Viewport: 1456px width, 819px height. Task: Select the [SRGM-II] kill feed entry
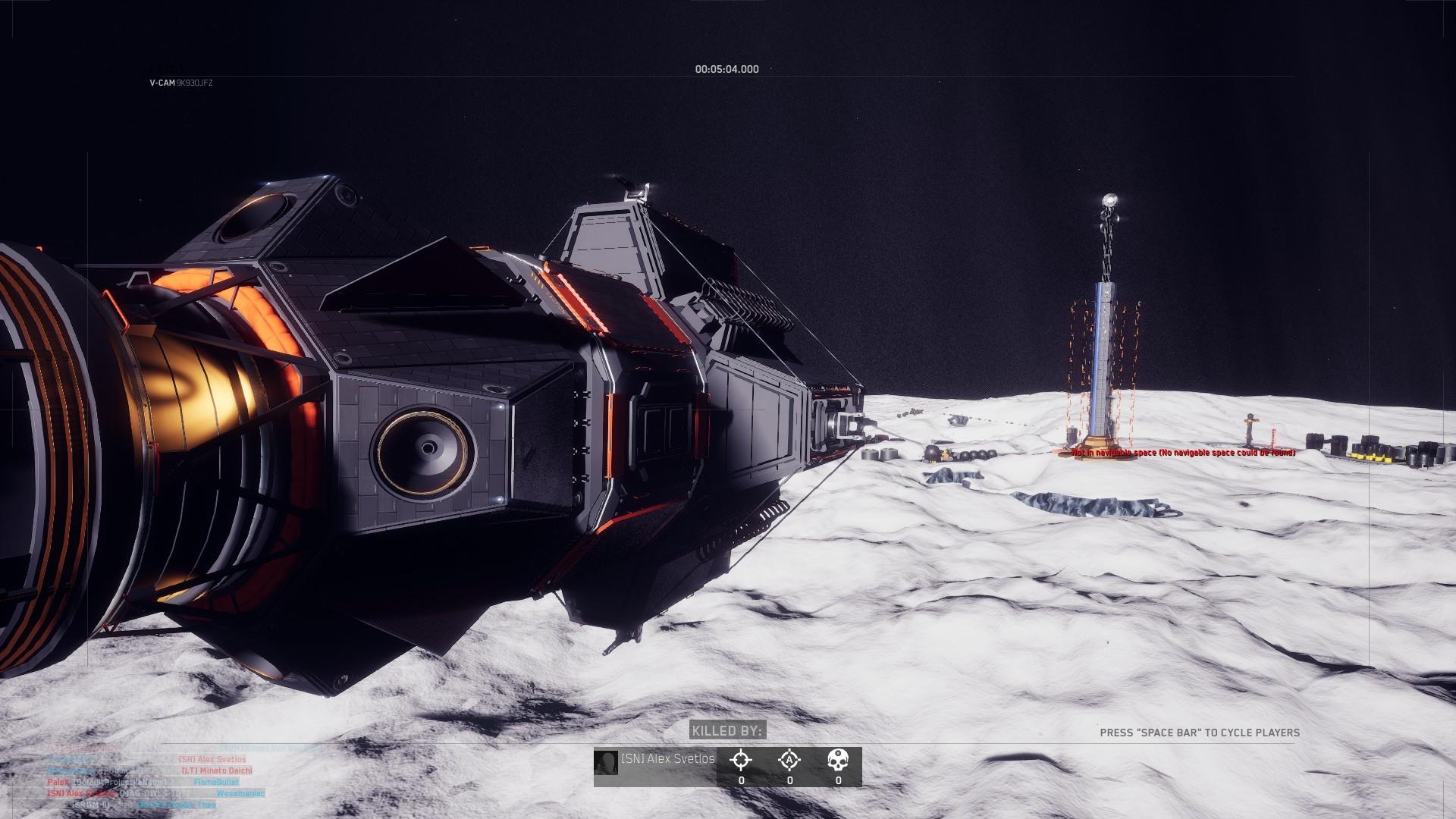coord(91,805)
